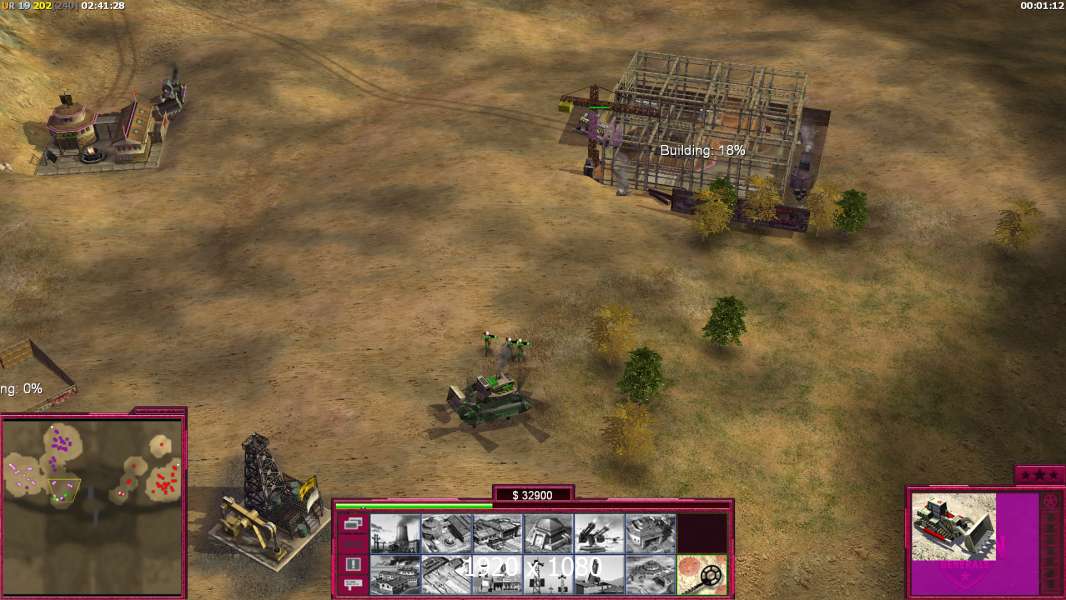Select the dozer unit portrait
This screenshot has width=1066, height=600.
(x=953, y=525)
